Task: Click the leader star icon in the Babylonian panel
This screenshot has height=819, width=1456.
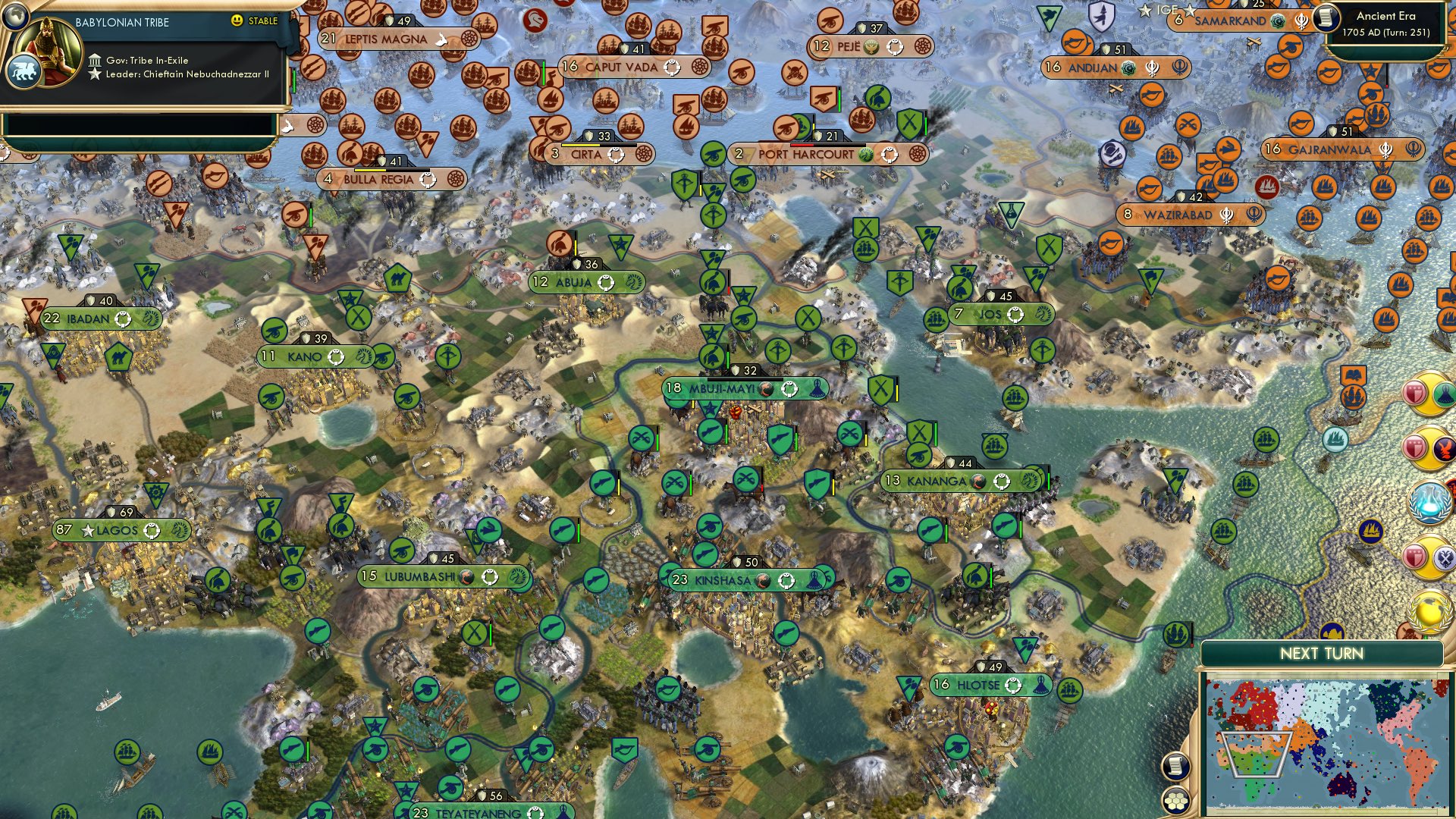Action: (x=96, y=73)
